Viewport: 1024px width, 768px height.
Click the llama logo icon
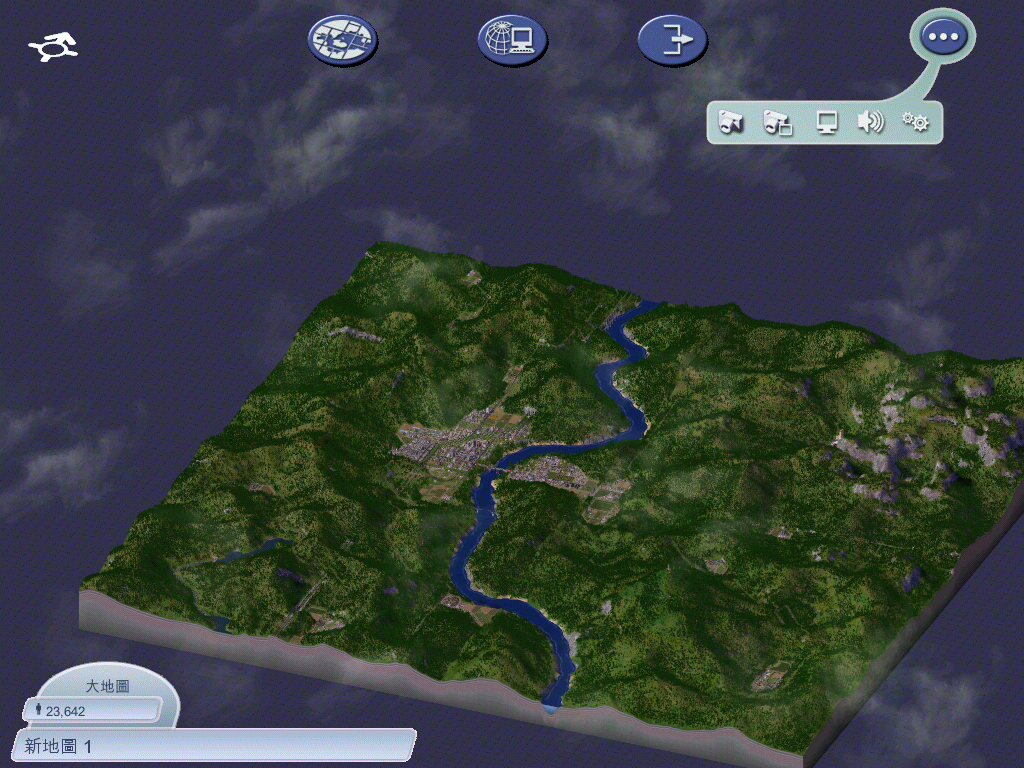point(54,46)
